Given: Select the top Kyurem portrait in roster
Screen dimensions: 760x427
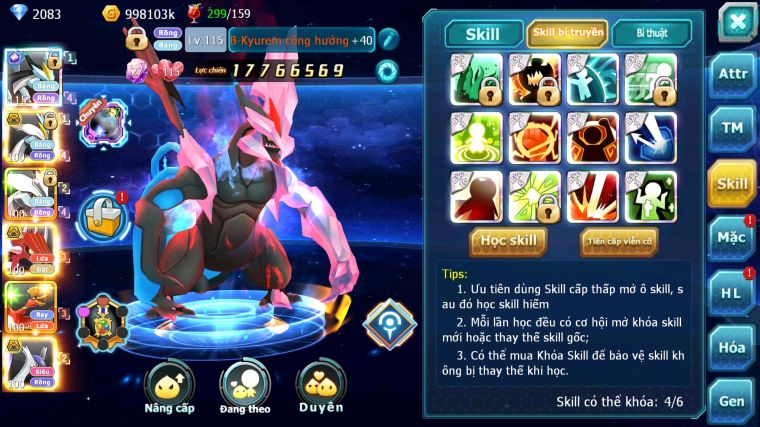Looking at the screenshot, I should [x=28, y=75].
